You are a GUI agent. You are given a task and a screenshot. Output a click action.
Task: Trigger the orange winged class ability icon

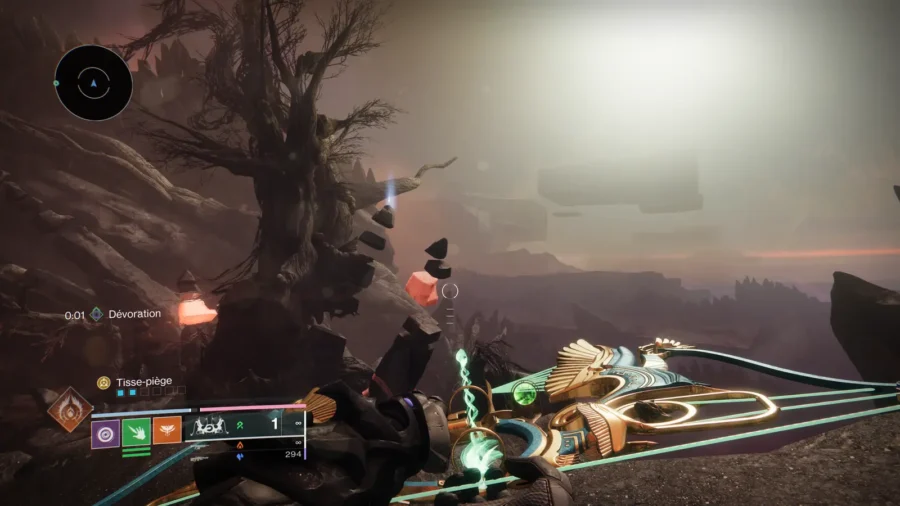[x=166, y=431]
